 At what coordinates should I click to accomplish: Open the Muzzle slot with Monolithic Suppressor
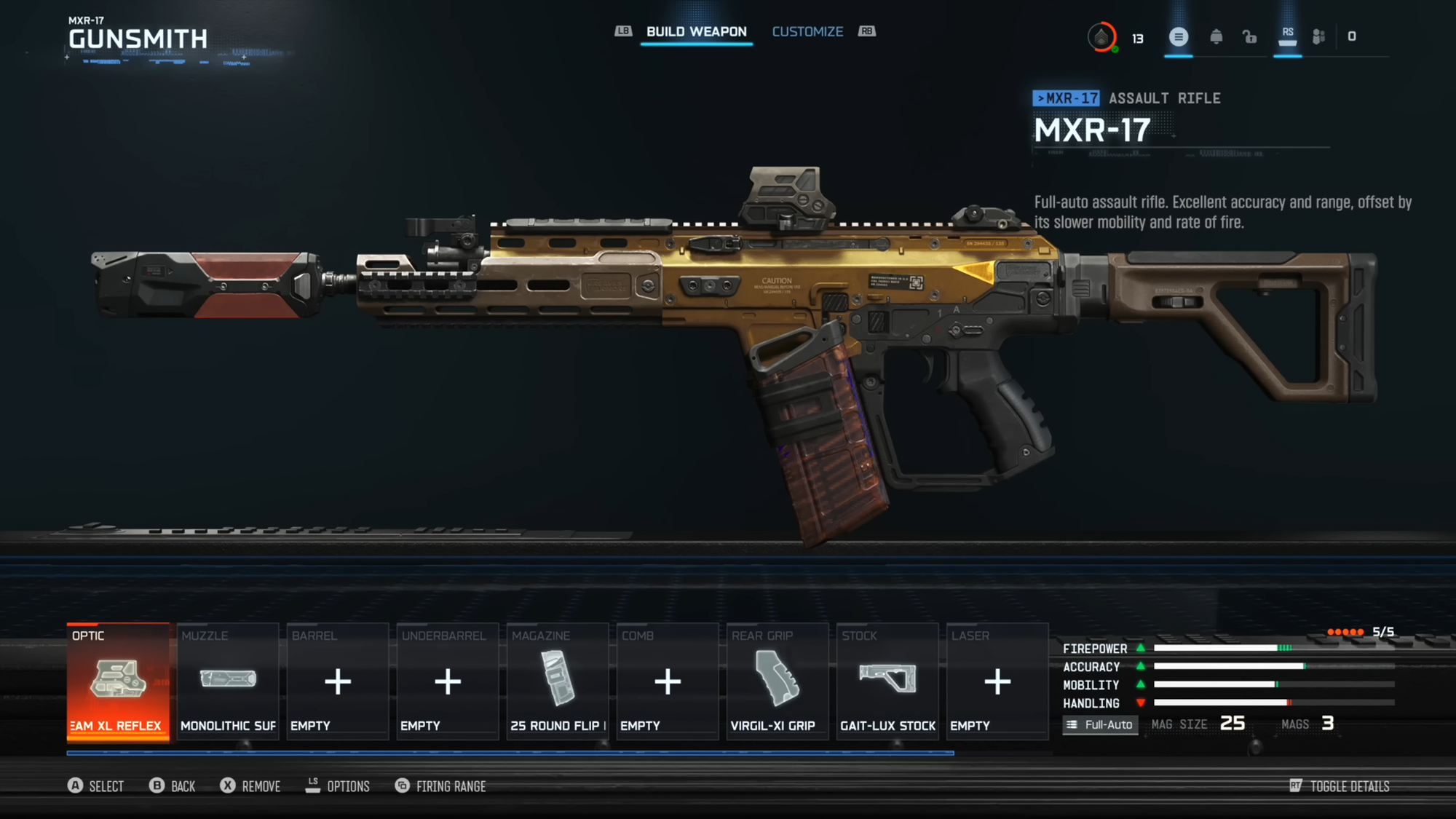point(227,681)
